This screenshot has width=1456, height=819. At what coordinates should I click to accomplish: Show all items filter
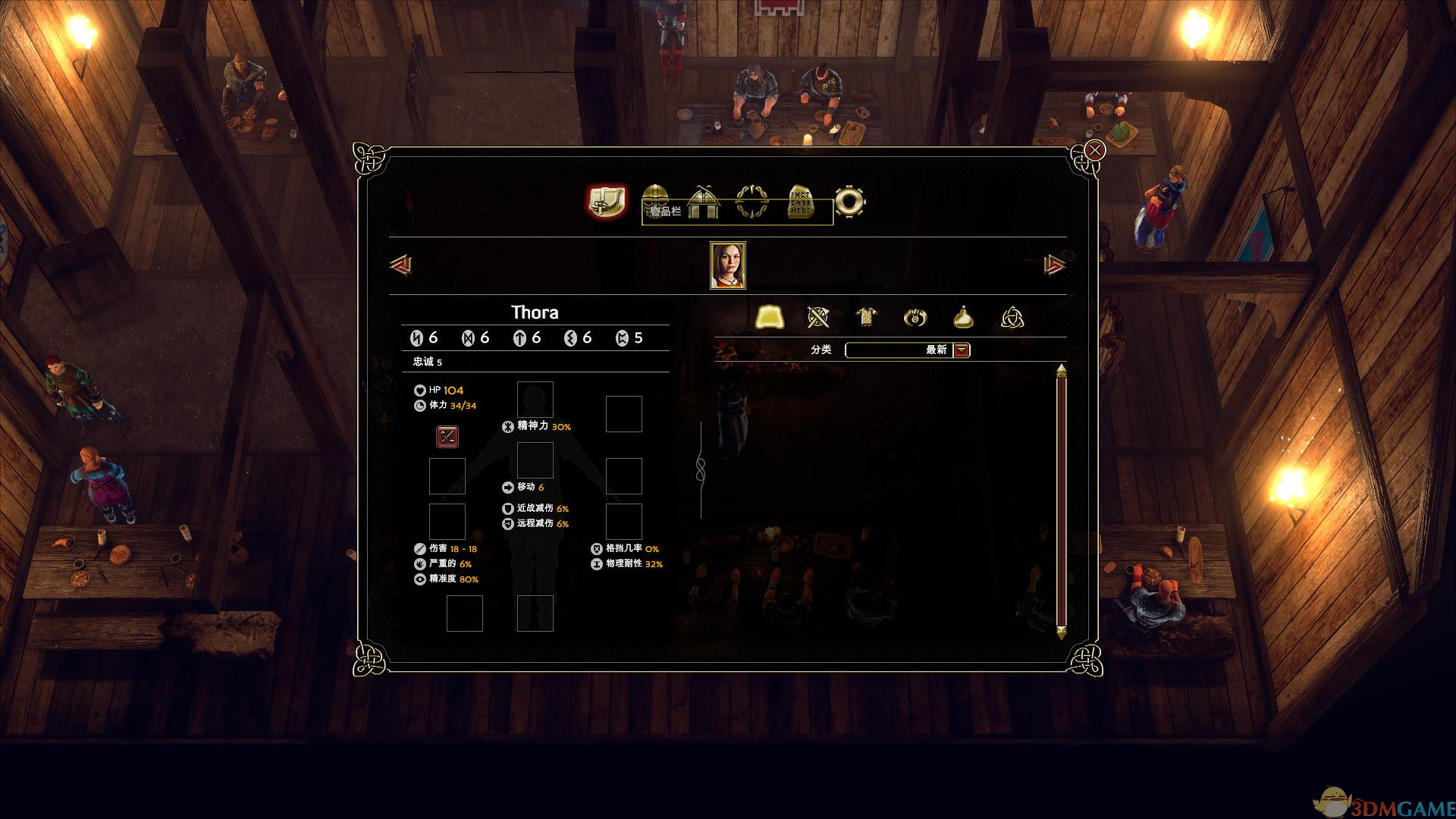tap(770, 317)
